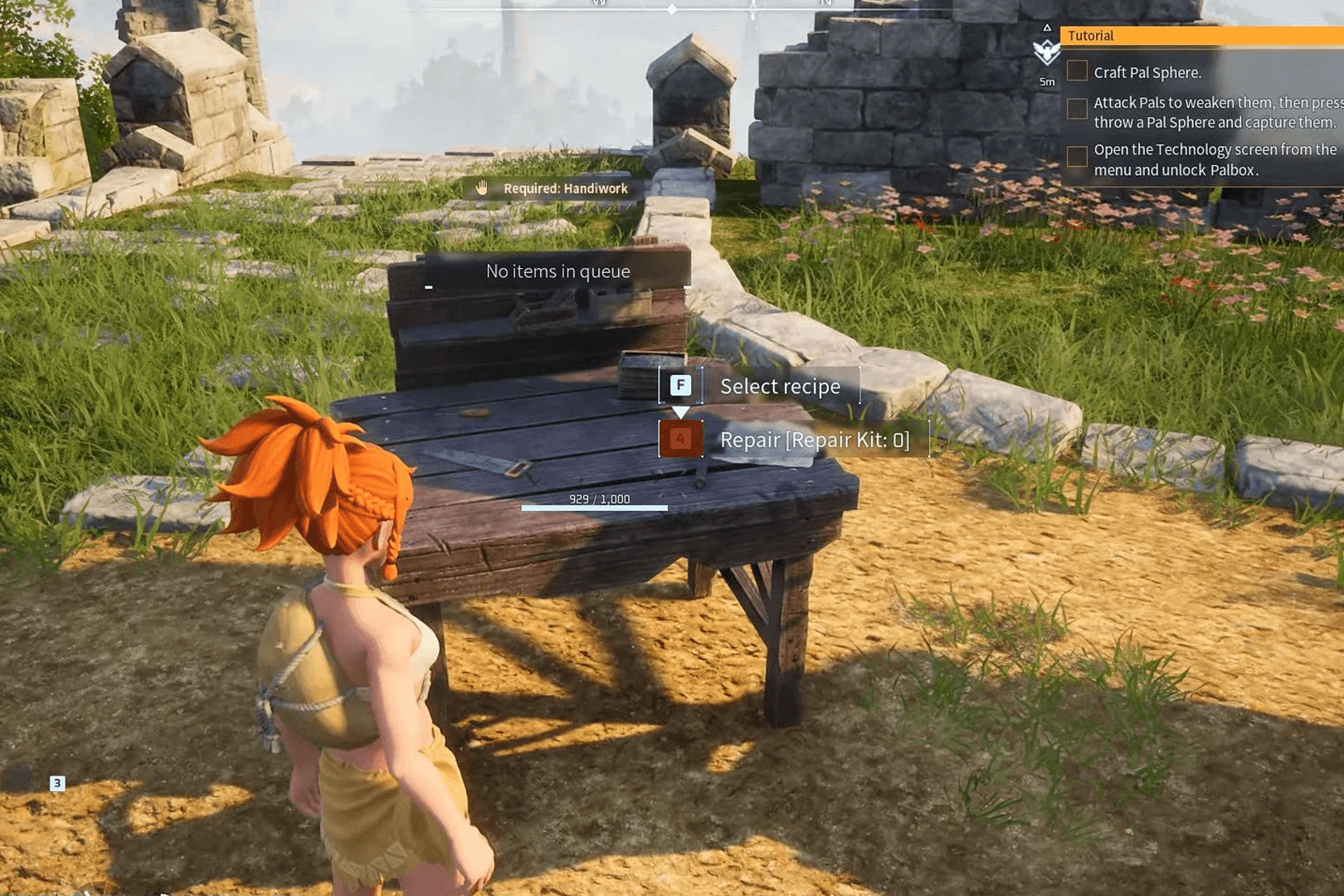Tick the Open the Technology screen checkbox
The image size is (1344, 896).
coord(1077,156)
